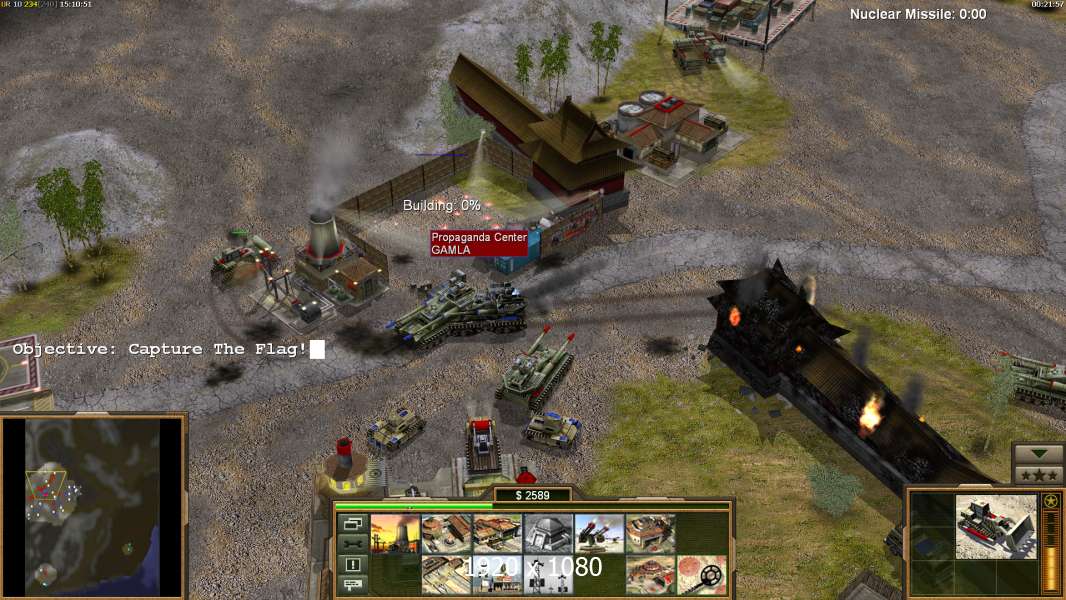Screen dimensions: 1066x600
Task: Select the grey Bunker build icon
Action: pos(548,534)
